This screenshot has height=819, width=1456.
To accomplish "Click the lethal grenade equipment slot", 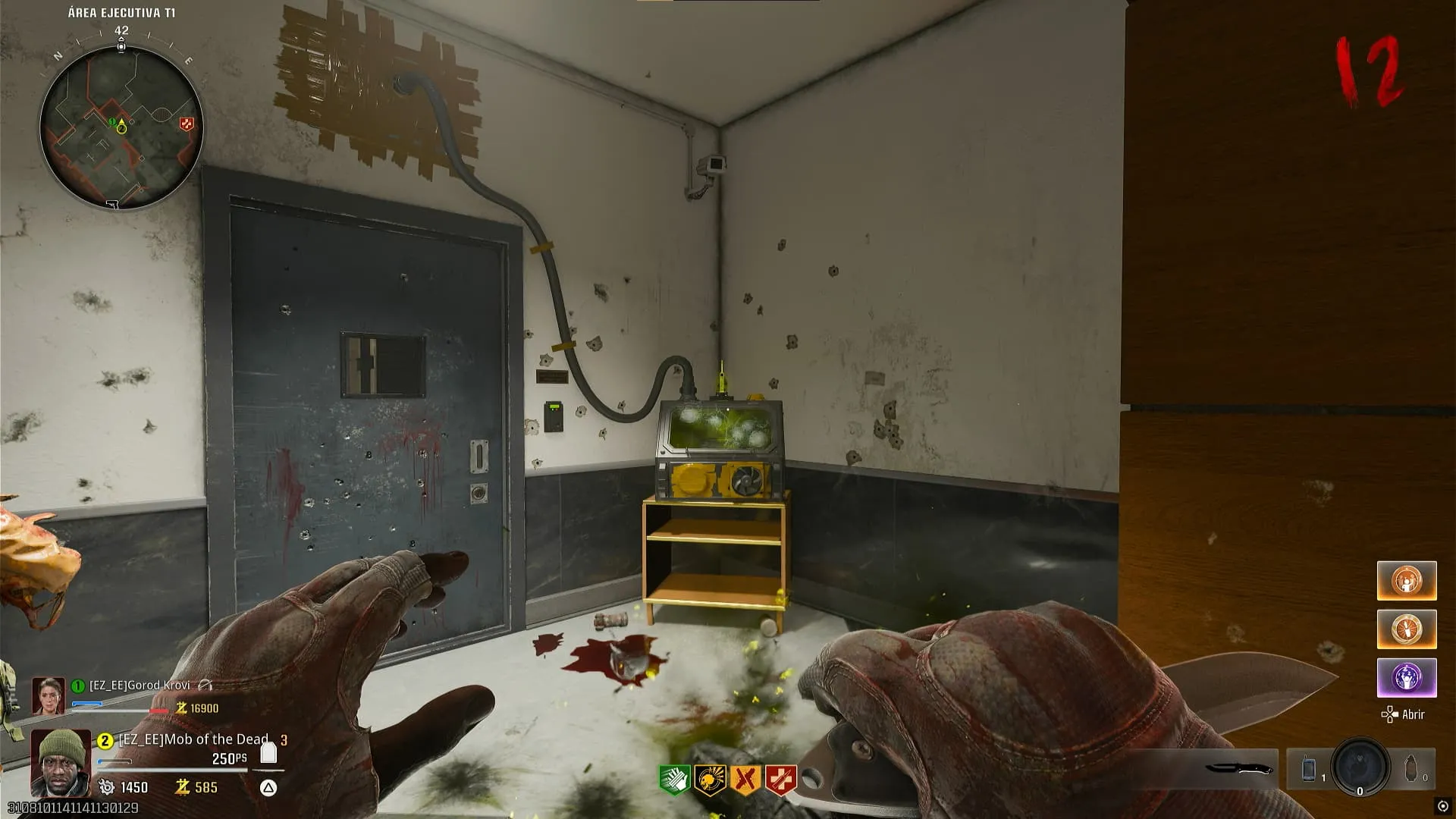I will pos(1411,769).
